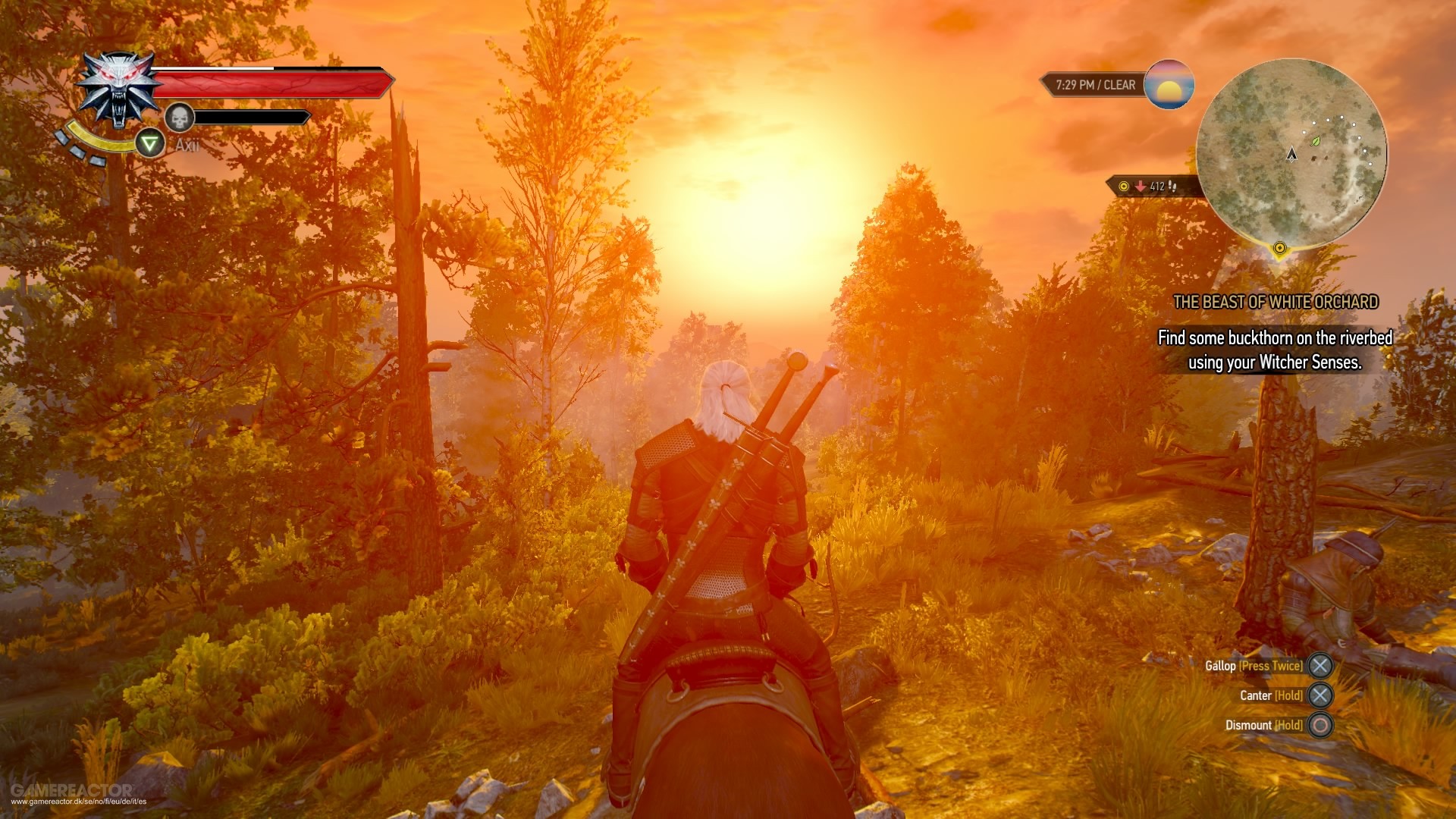Image resolution: width=1456 pixels, height=819 pixels.
Task: Click the yellow circle icon in the tracker banner
Action: click(x=1124, y=187)
